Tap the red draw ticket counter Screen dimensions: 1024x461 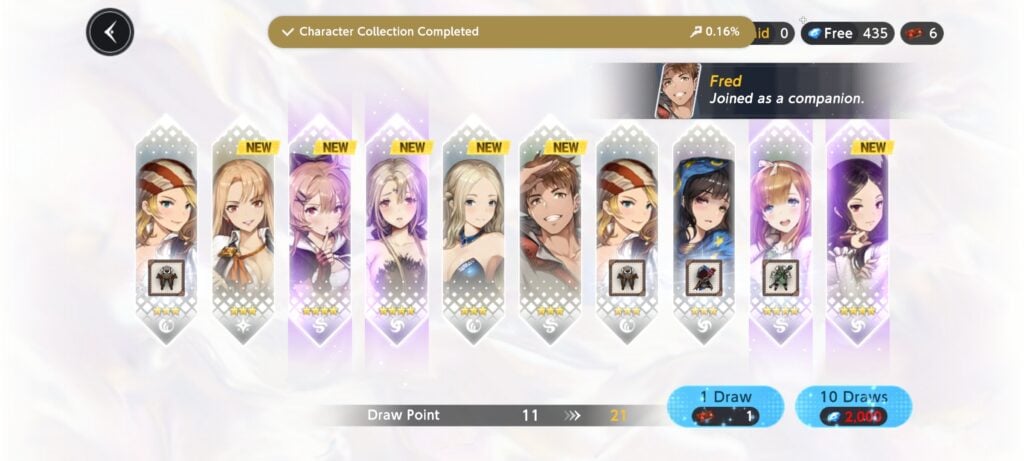(x=921, y=33)
